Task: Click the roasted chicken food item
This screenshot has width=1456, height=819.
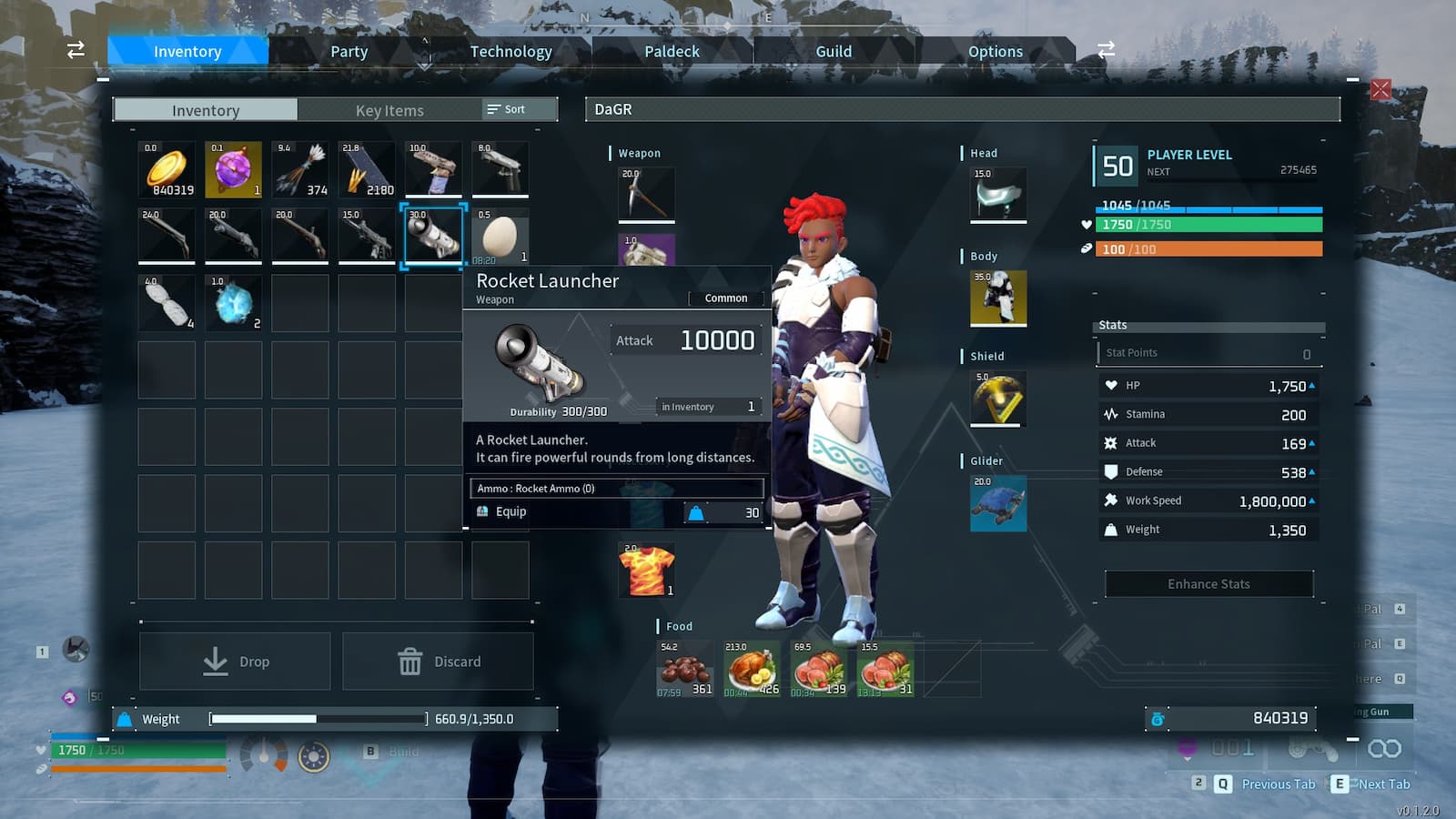Action: pyautogui.click(x=750, y=669)
